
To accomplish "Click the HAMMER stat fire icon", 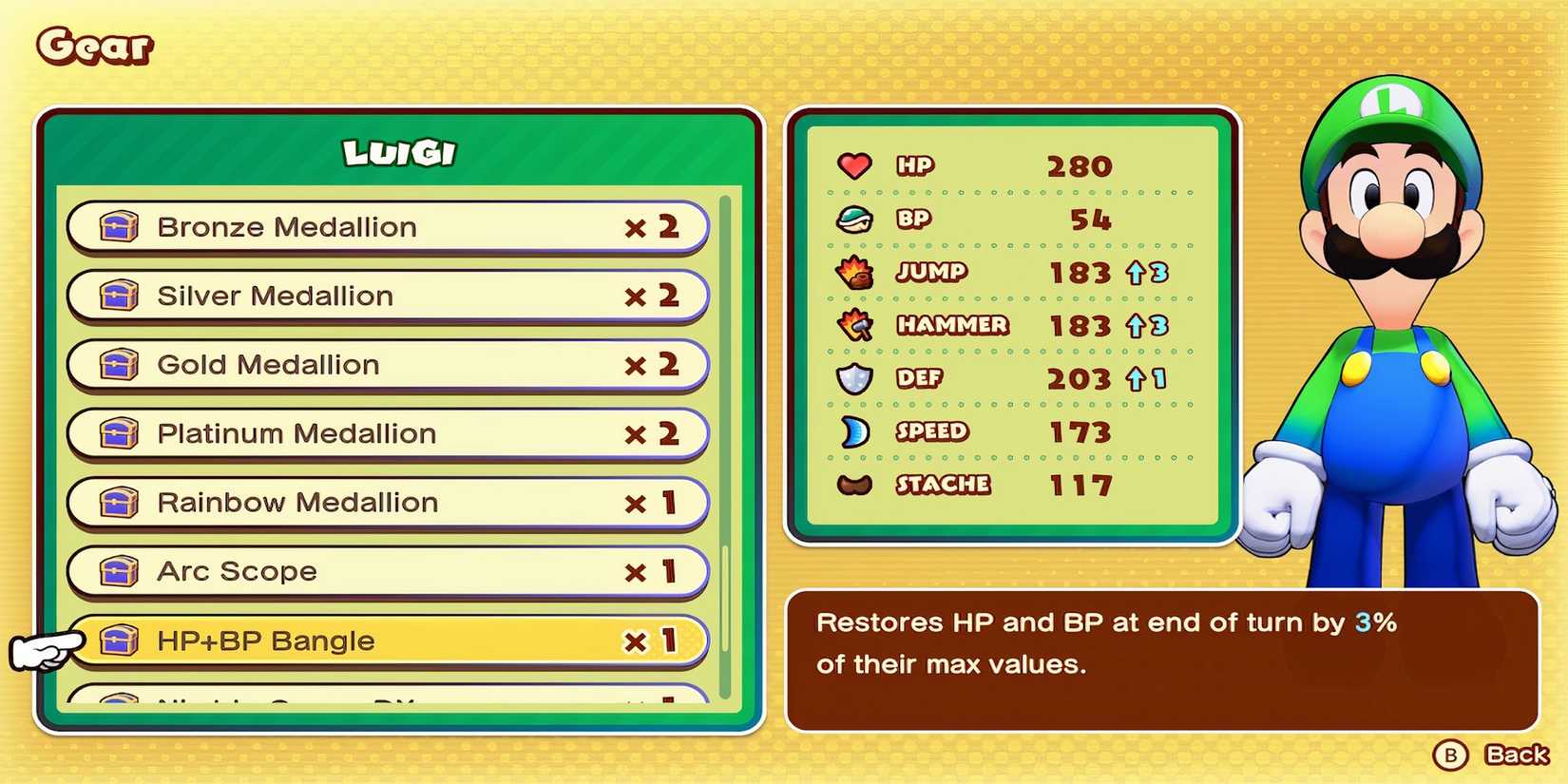I will (854, 325).
